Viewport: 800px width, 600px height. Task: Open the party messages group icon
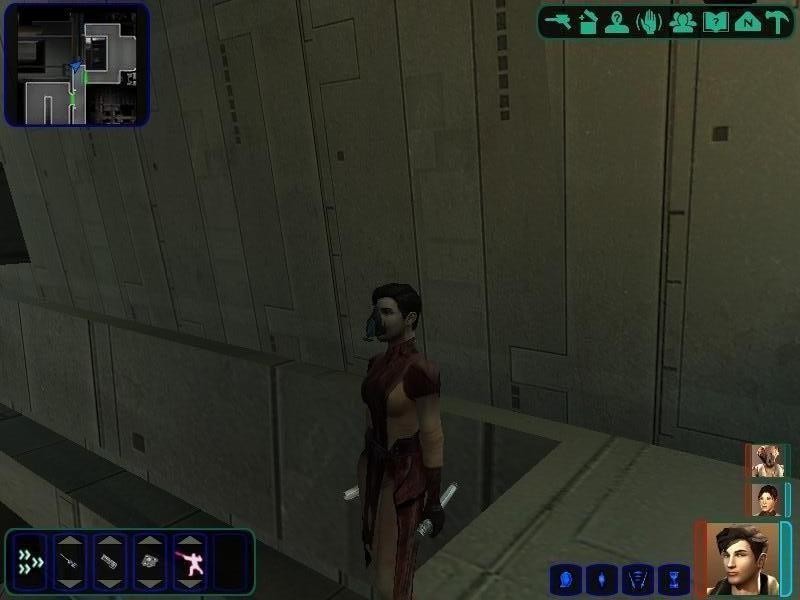point(683,22)
